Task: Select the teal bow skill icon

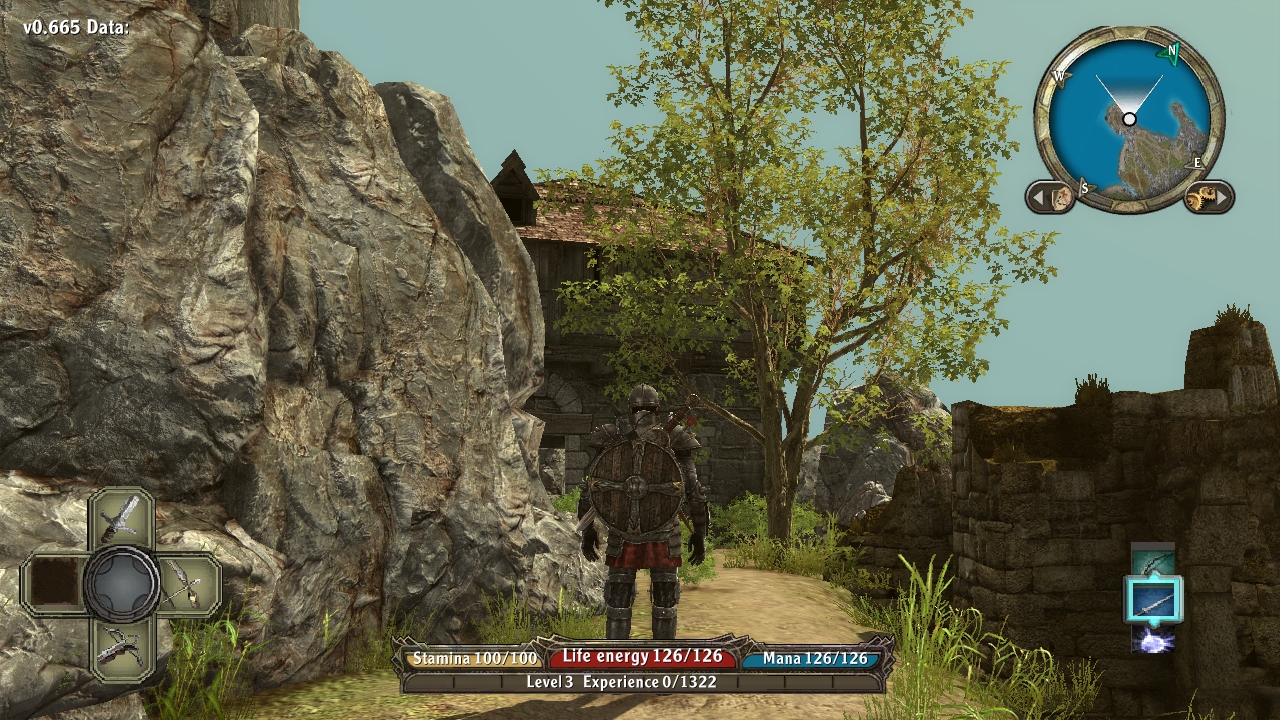Action: tap(1153, 560)
